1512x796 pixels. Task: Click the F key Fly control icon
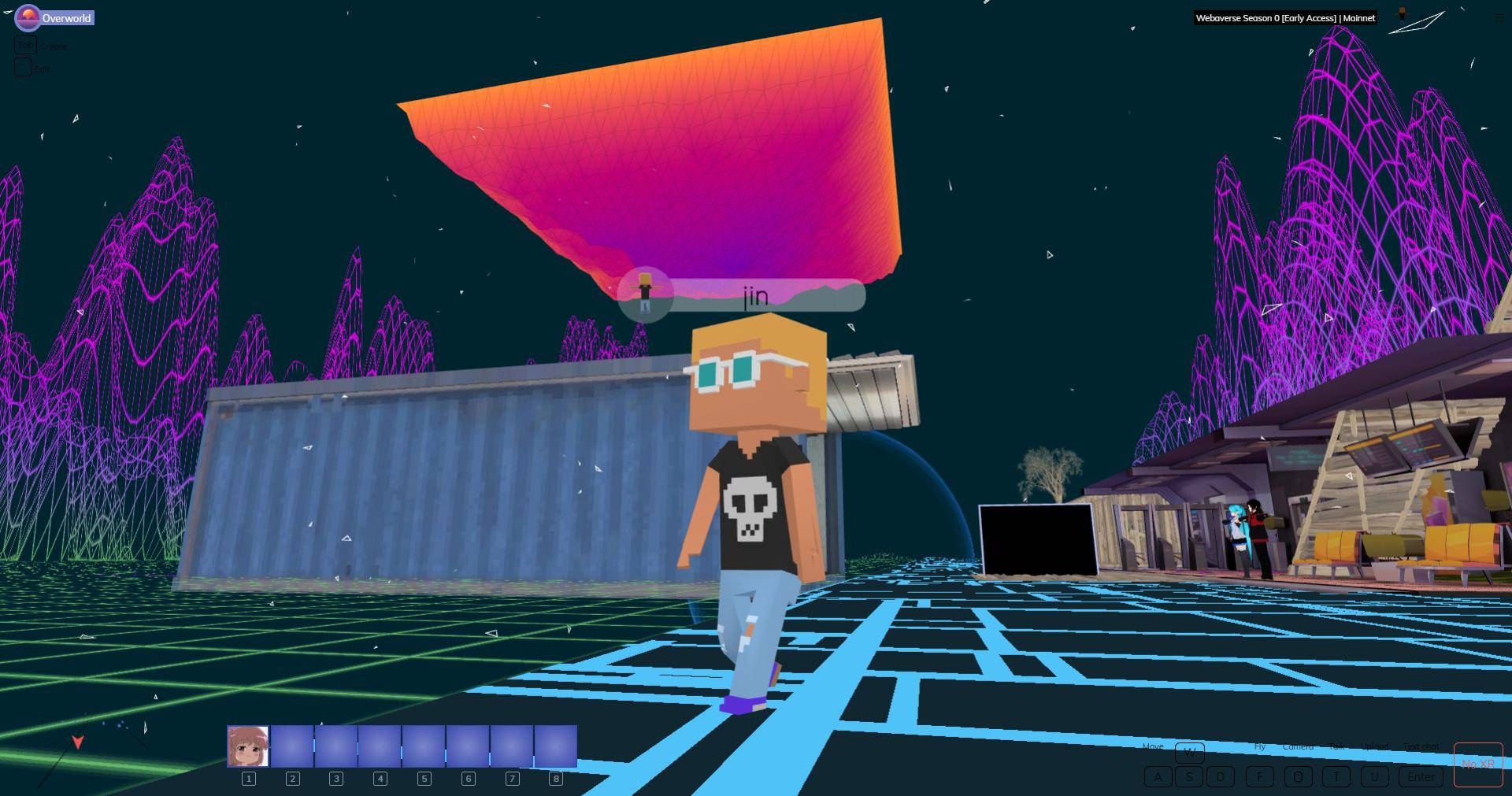1260,776
